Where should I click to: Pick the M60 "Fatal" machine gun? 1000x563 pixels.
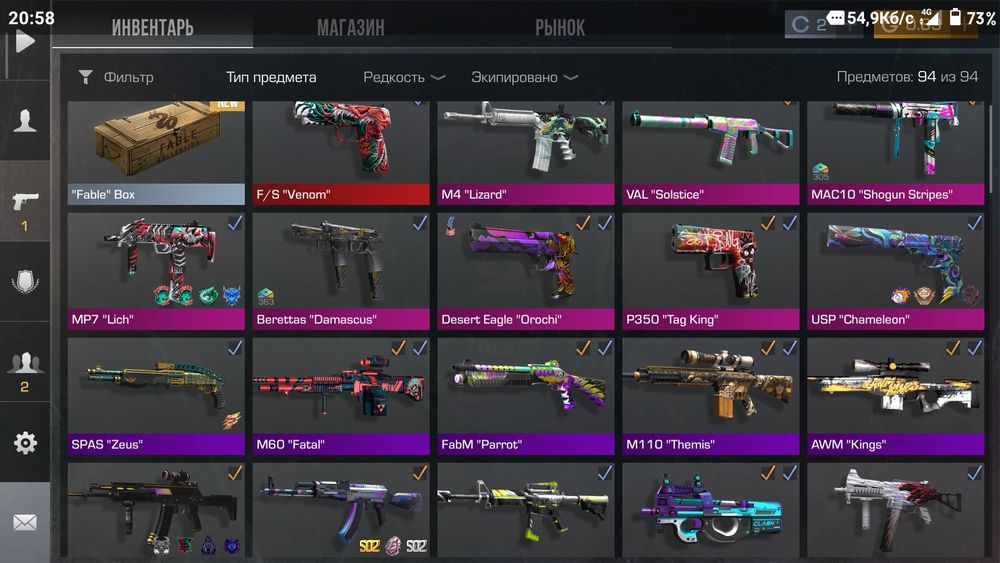point(341,396)
